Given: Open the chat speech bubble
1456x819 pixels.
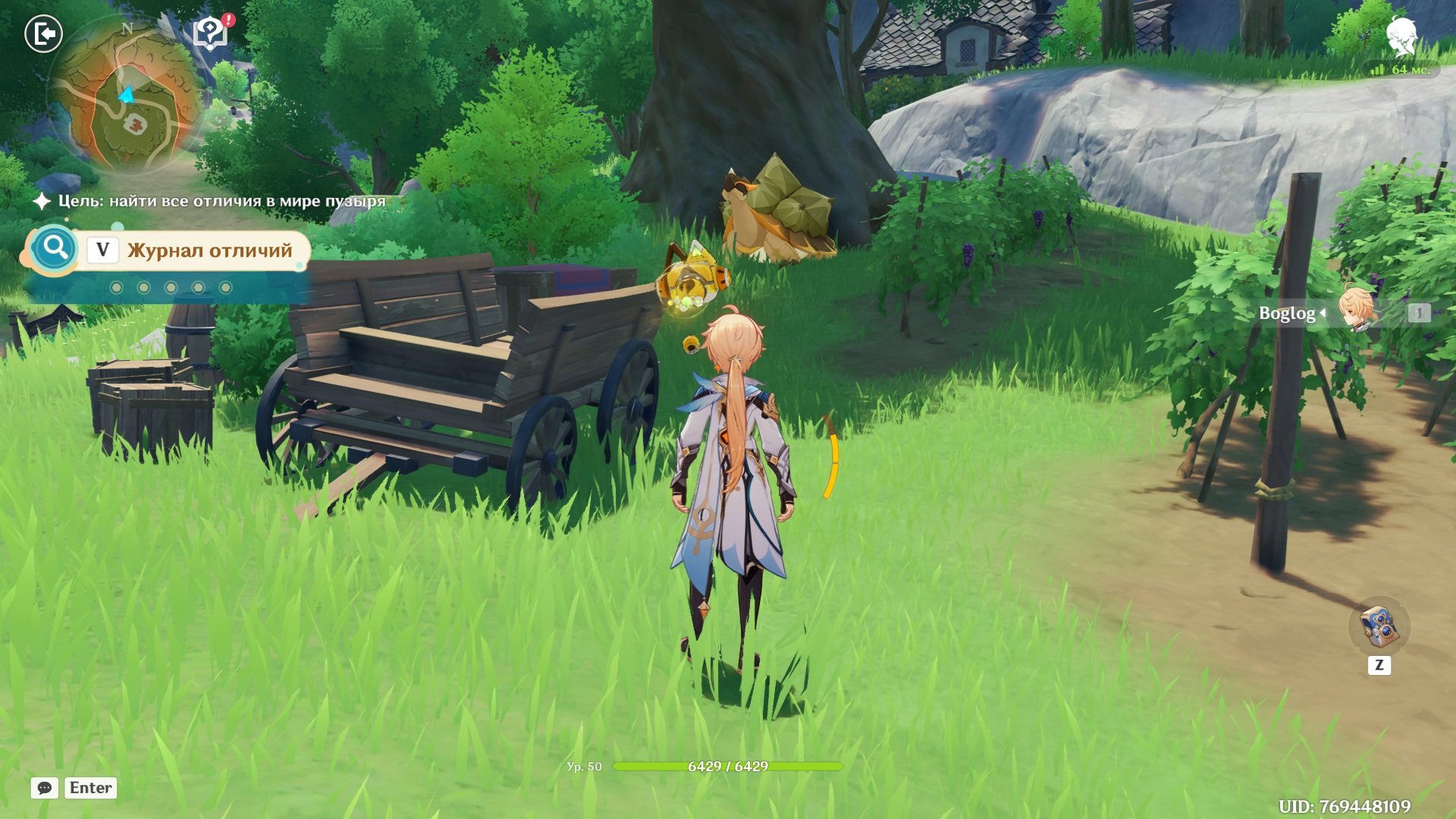Looking at the screenshot, I should 45,788.
